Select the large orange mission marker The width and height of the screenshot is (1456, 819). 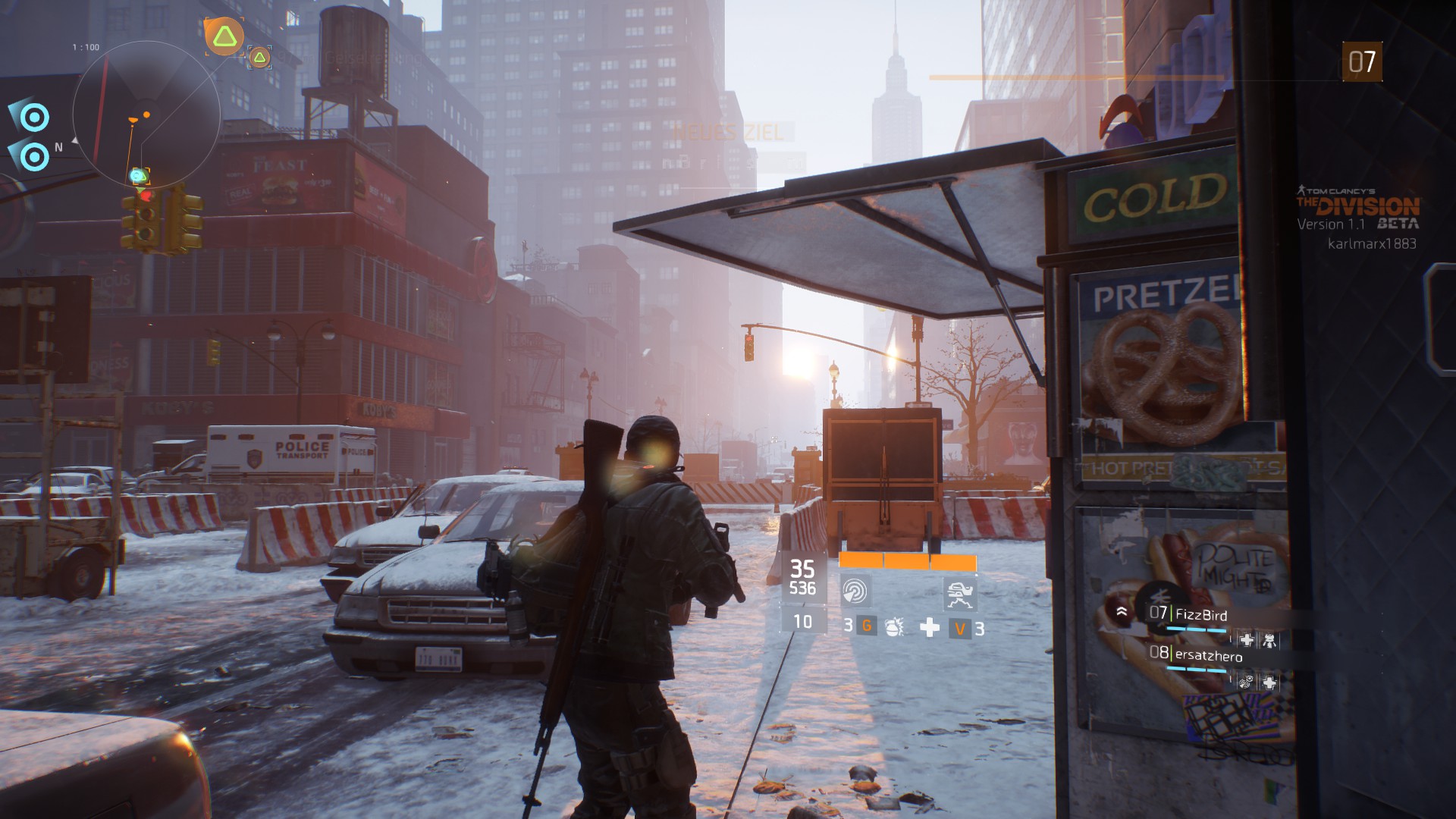pyautogui.click(x=224, y=36)
